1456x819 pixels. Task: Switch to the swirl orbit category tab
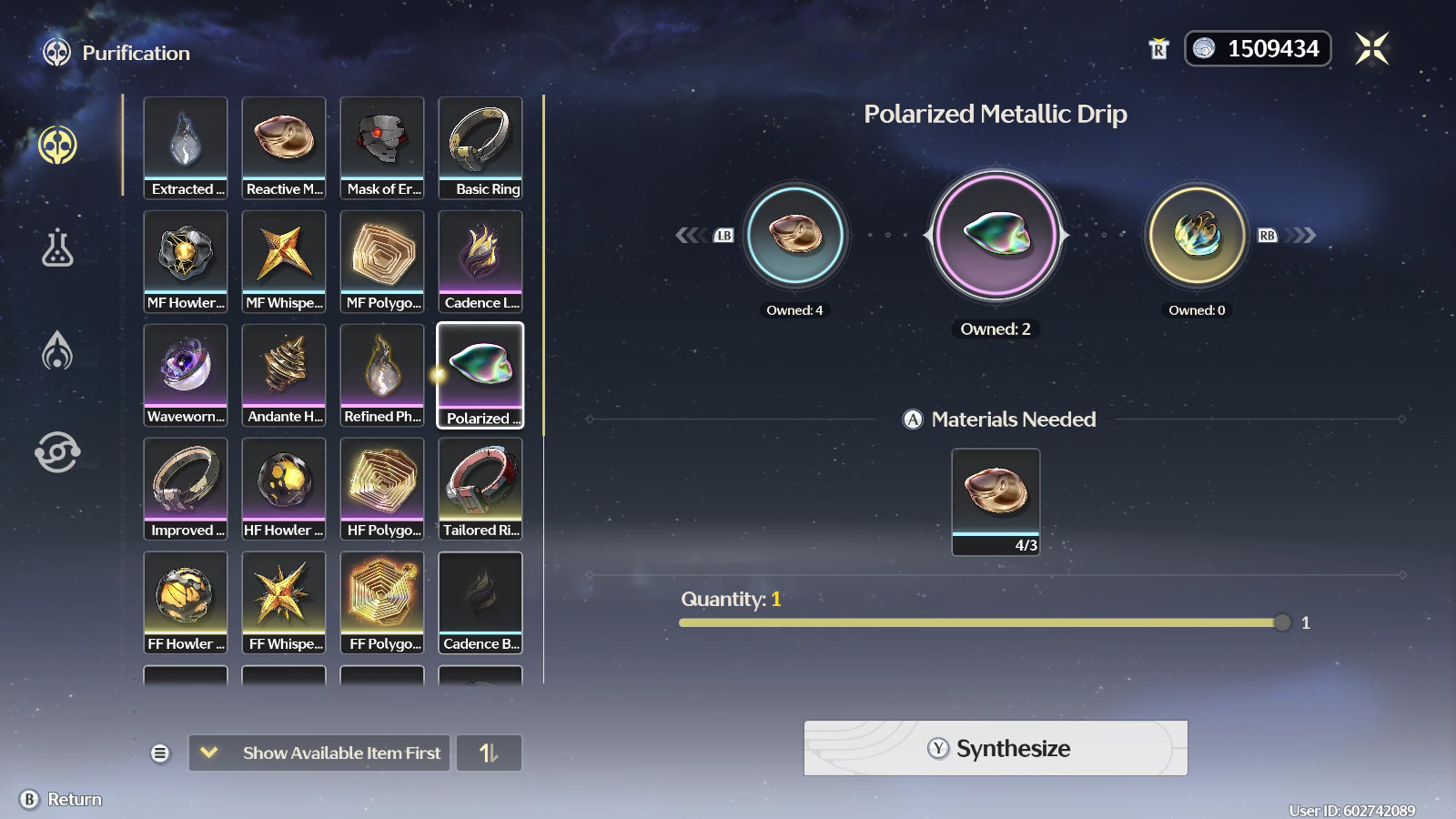(57, 452)
